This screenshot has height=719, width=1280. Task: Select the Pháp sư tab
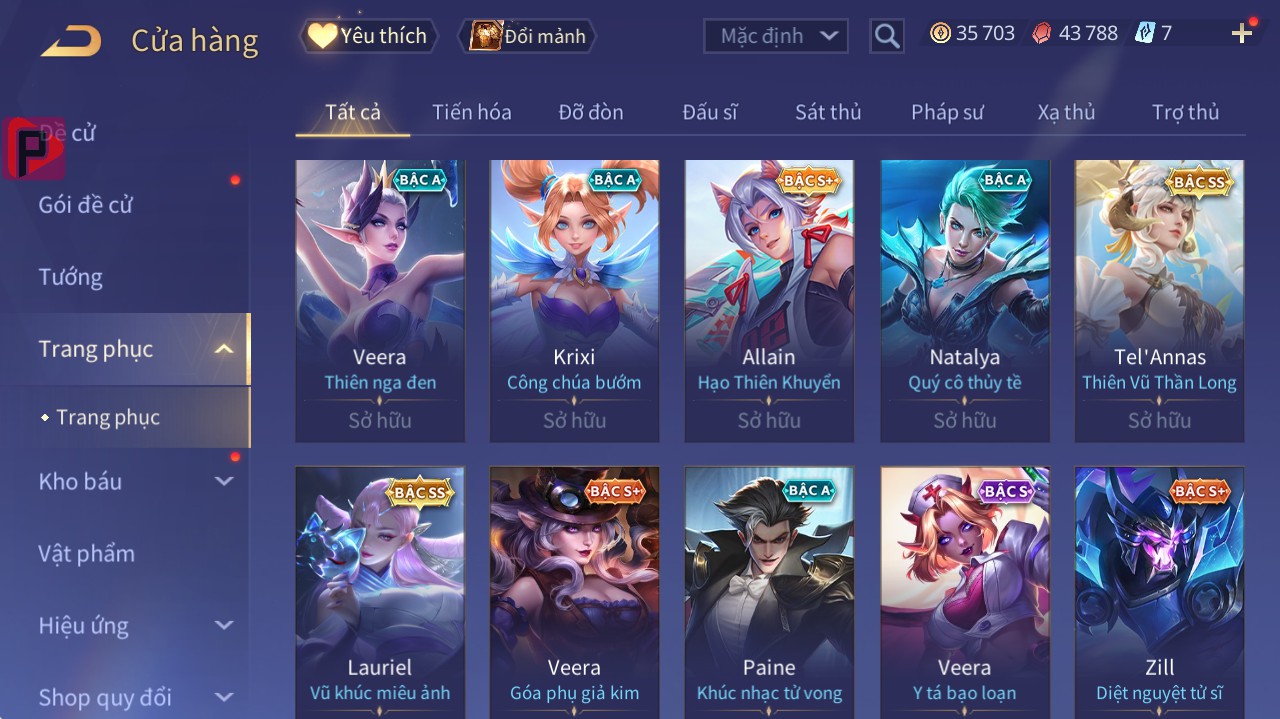(947, 112)
